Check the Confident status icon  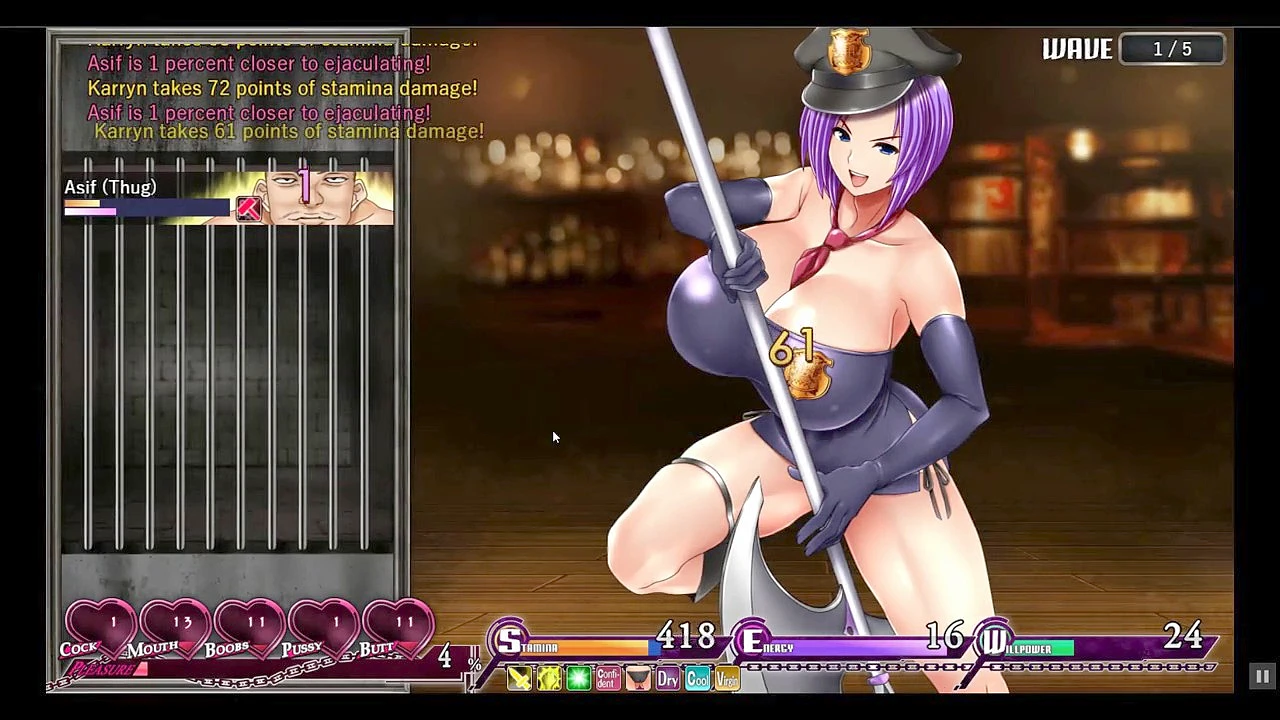point(608,679)
